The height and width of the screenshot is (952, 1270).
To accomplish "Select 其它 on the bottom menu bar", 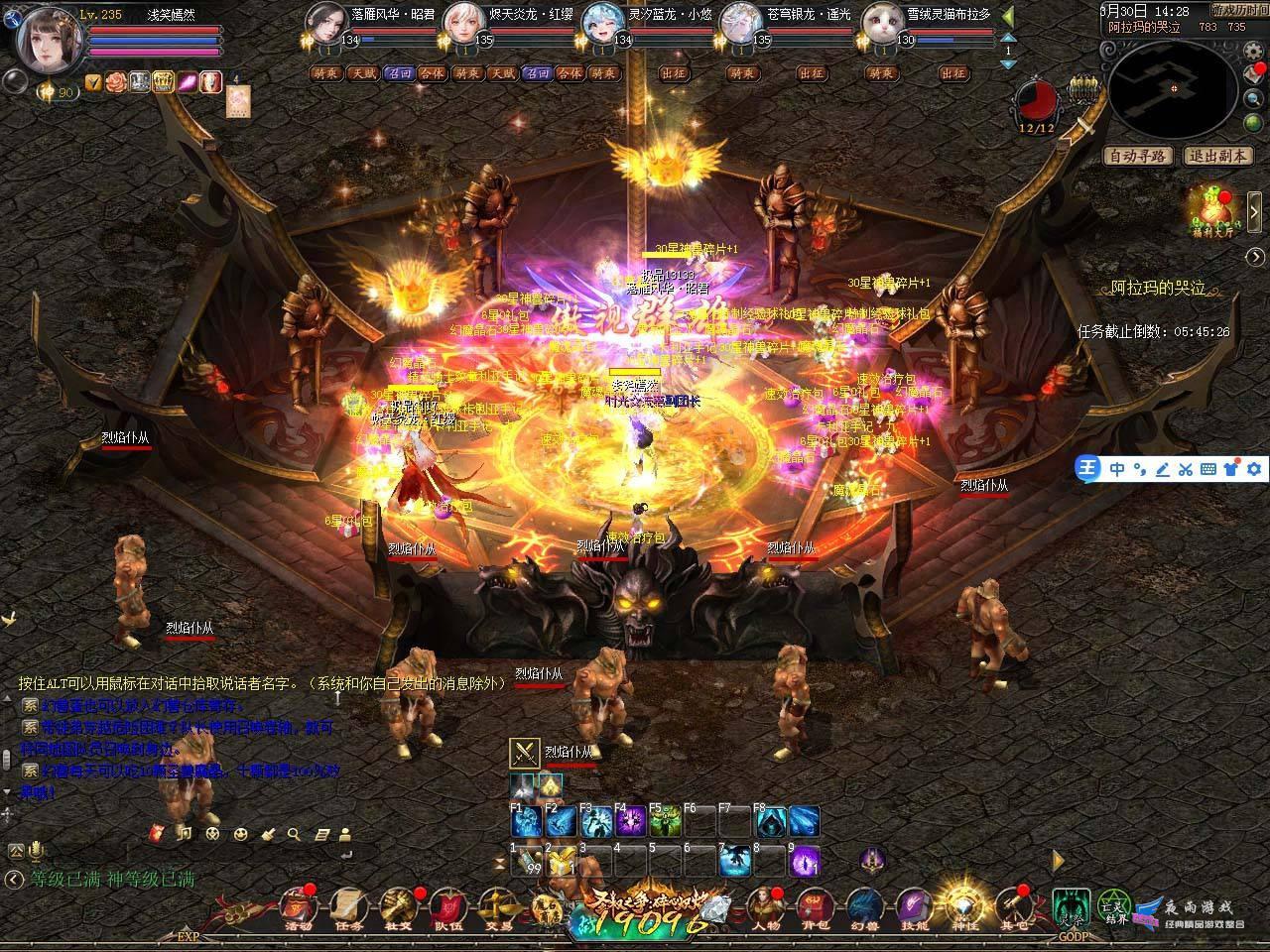I will [x=1014, y=905].
